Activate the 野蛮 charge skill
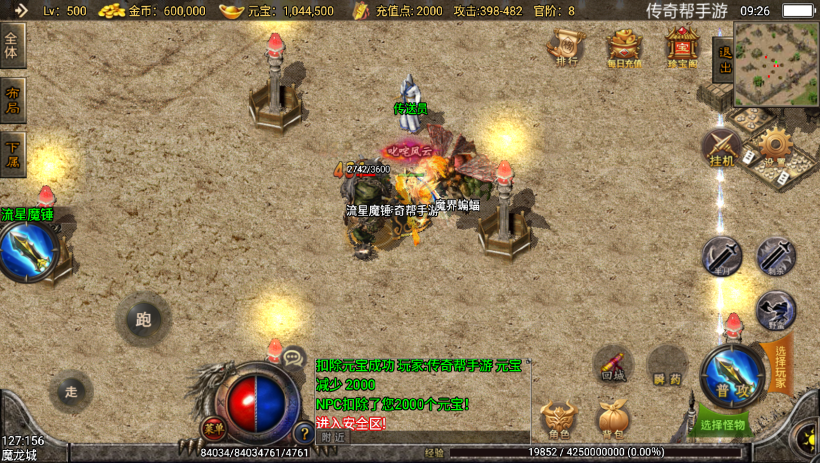Viewport: 820px width, 463px height. pos(775,310)
